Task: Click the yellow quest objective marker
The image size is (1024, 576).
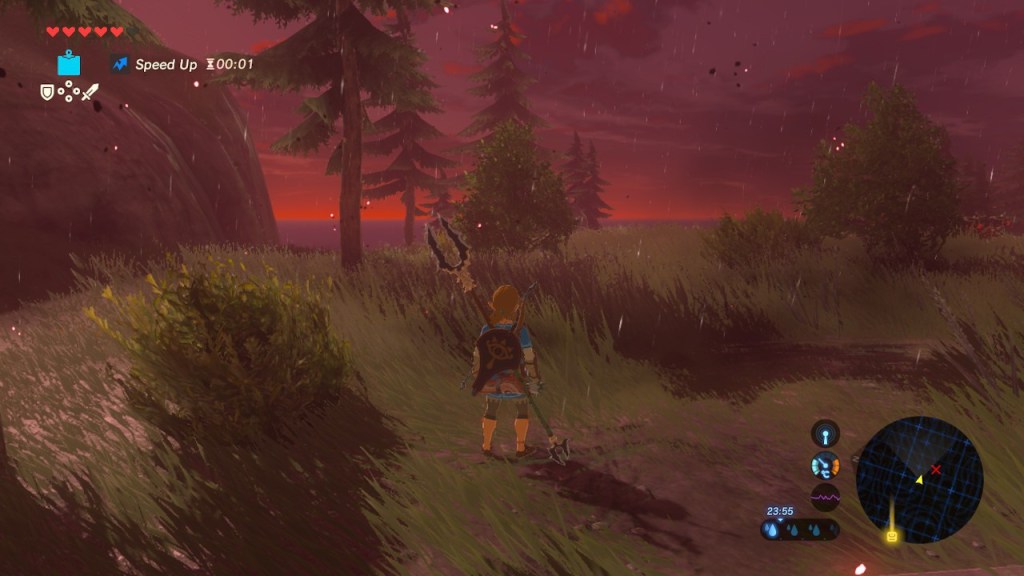Action: click(891, 537)
